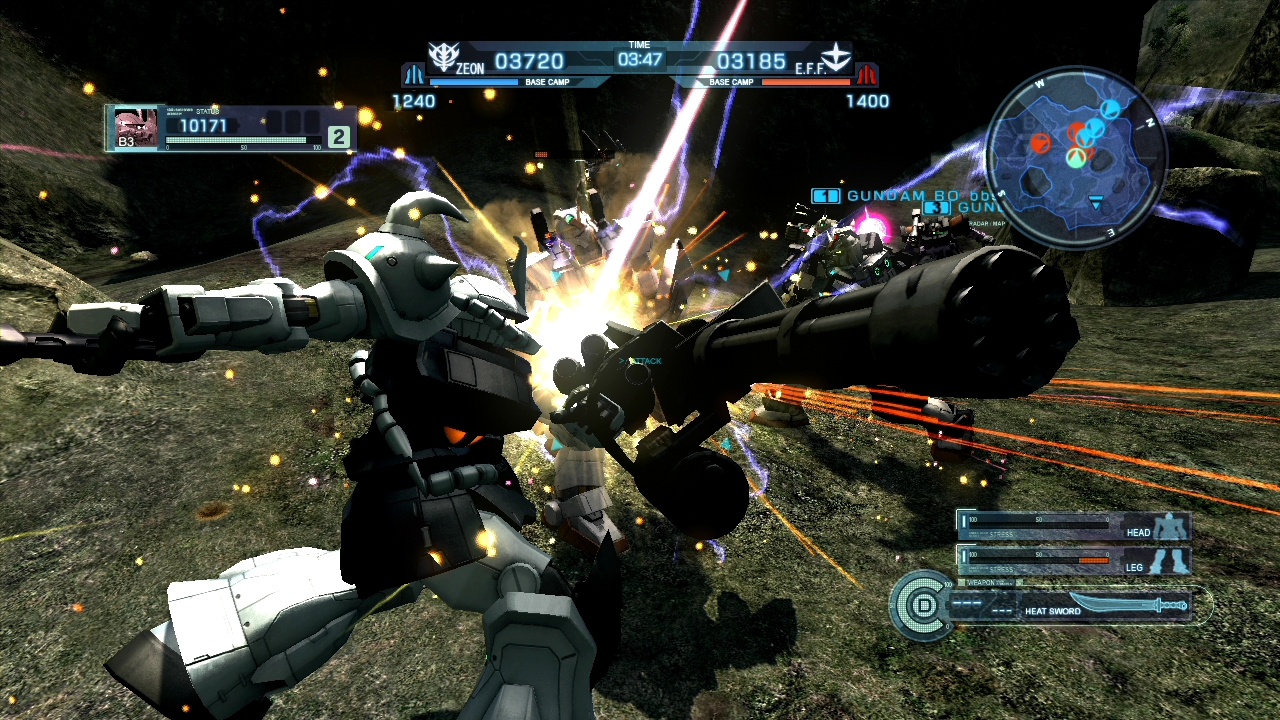Screen dimensions: 1280x720
Task: Click the circular weapon gauge dial
Action: coord(919,605)
